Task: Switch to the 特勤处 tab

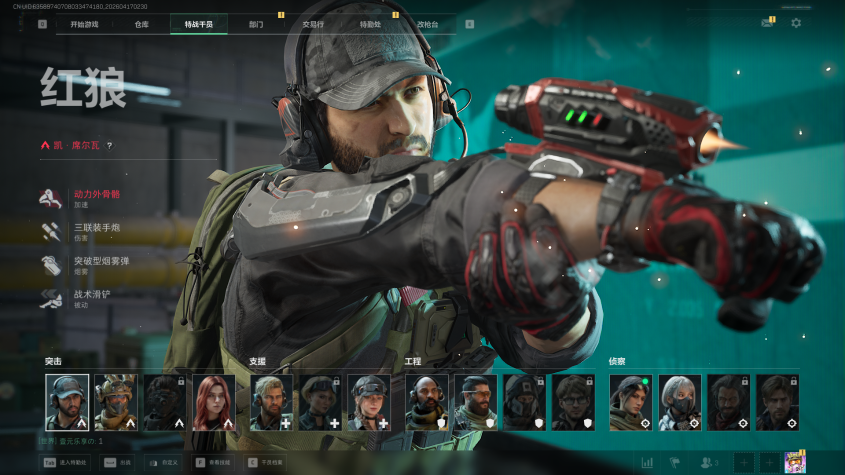Action: (x=370, y=24)
